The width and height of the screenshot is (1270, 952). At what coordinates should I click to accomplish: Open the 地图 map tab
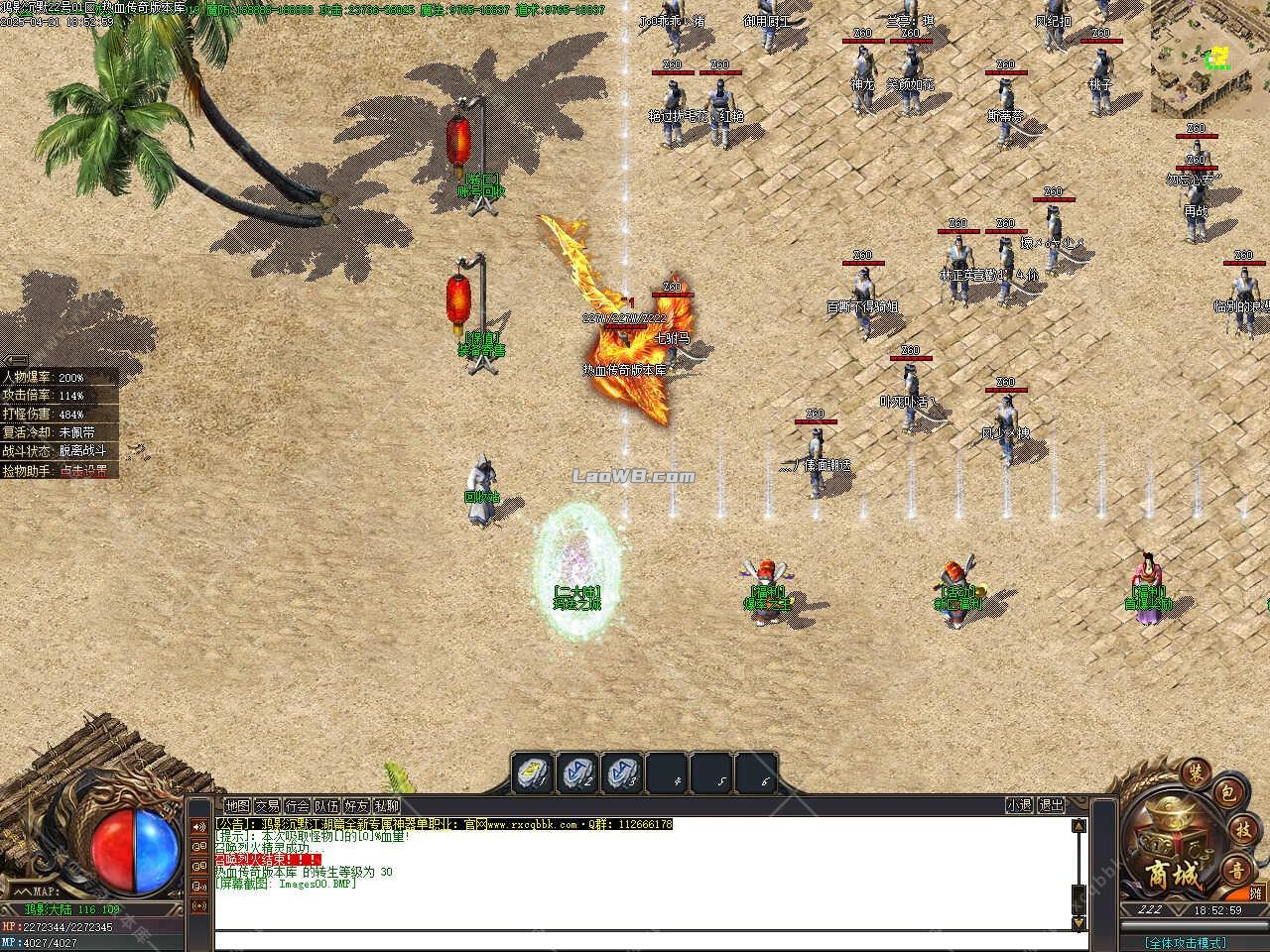(237, 806)
